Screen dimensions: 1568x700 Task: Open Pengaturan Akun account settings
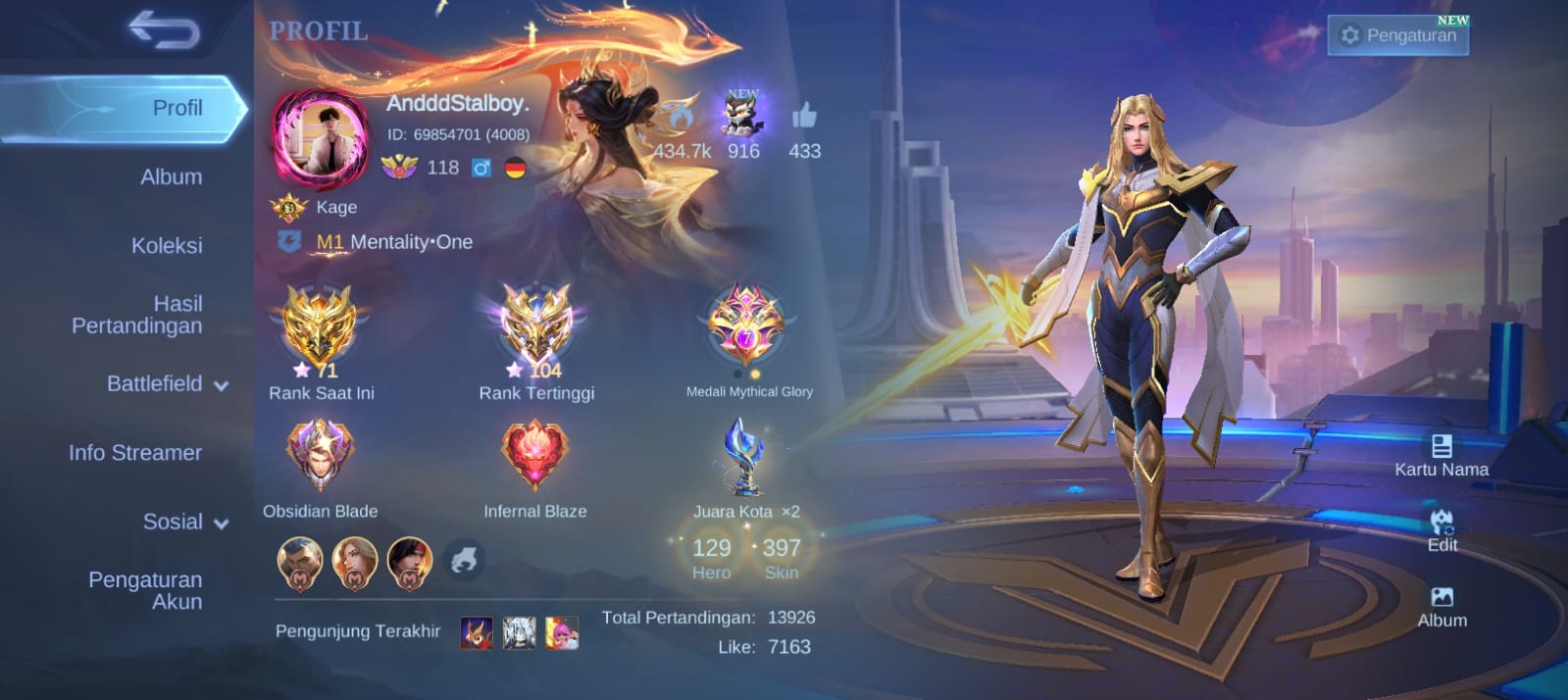point(145,590)
